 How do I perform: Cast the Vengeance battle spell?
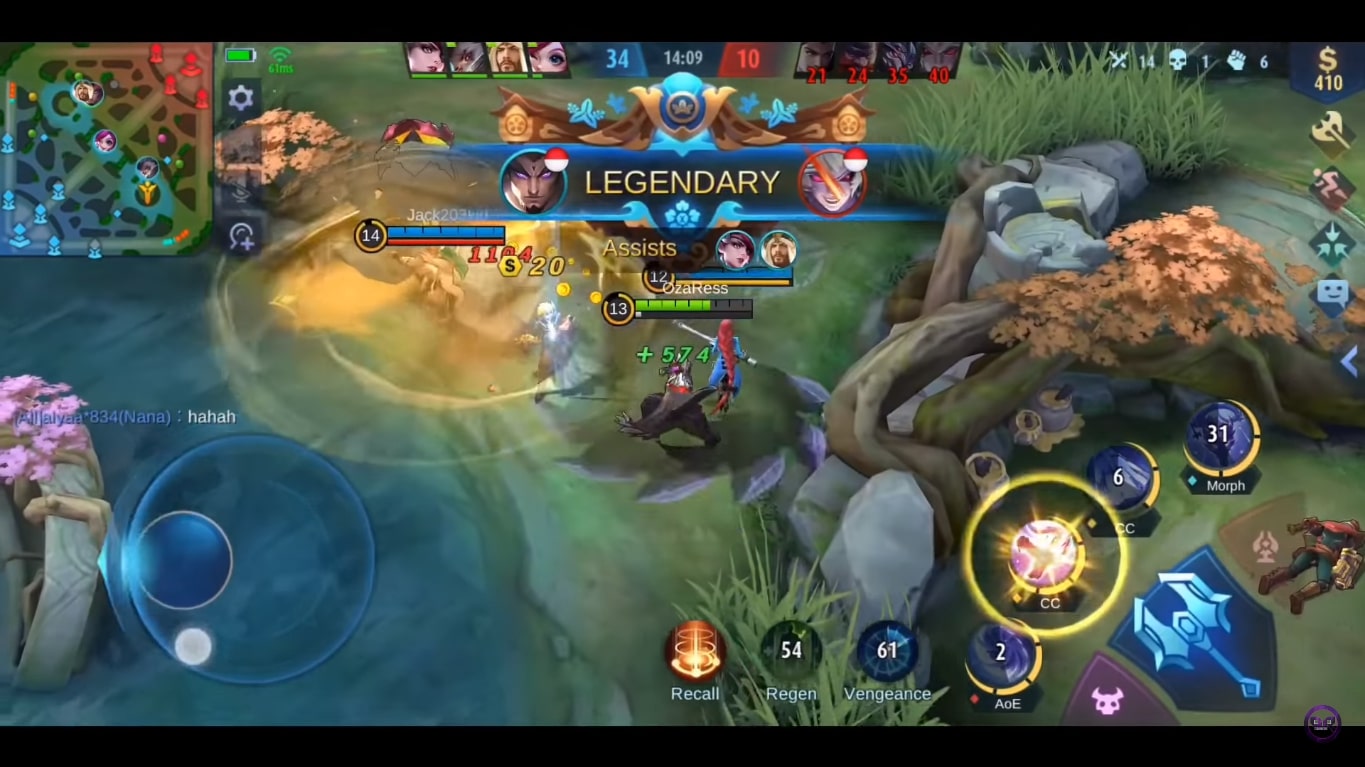pos(888,651)
